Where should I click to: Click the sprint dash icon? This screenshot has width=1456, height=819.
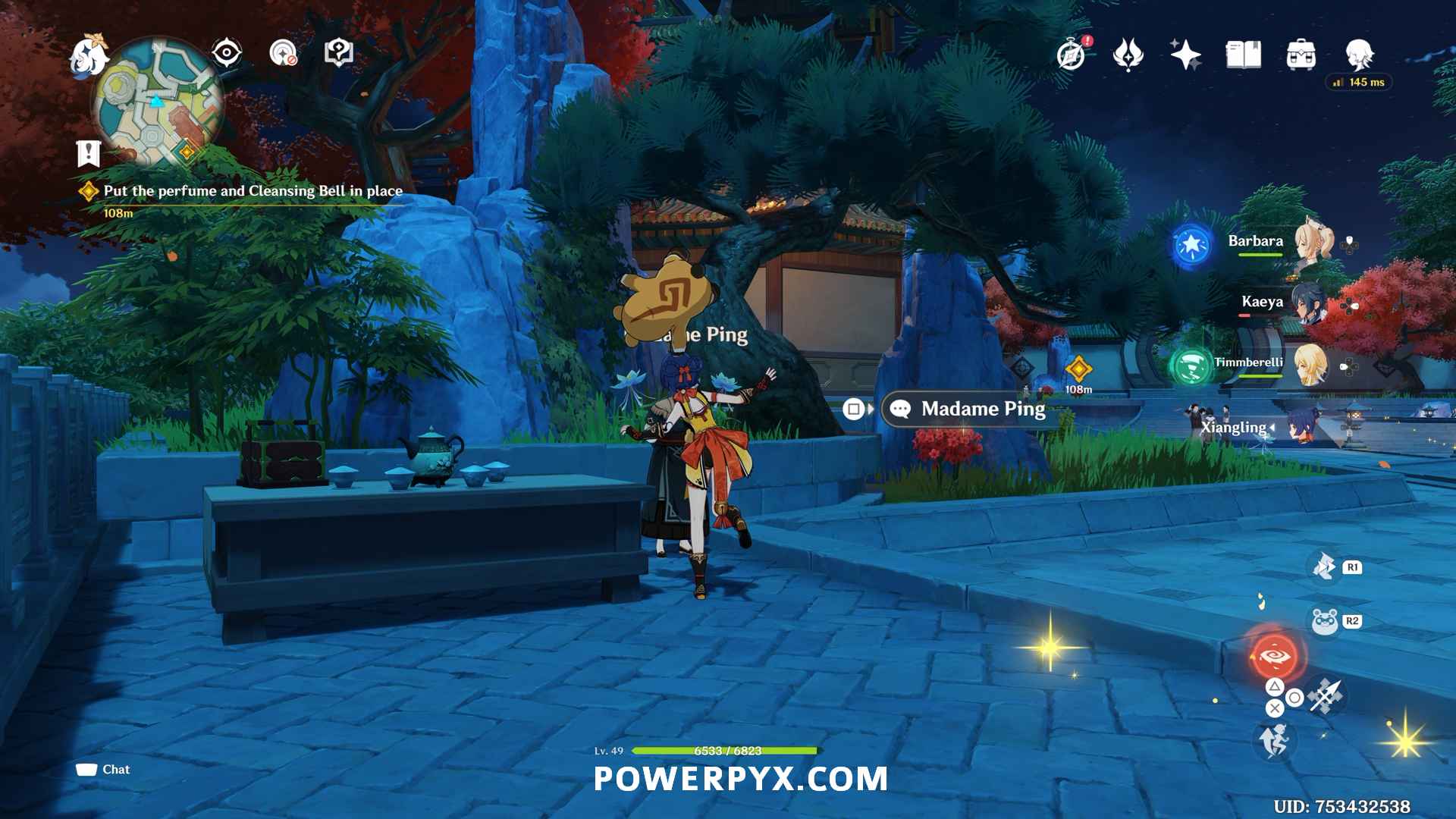1274,740
